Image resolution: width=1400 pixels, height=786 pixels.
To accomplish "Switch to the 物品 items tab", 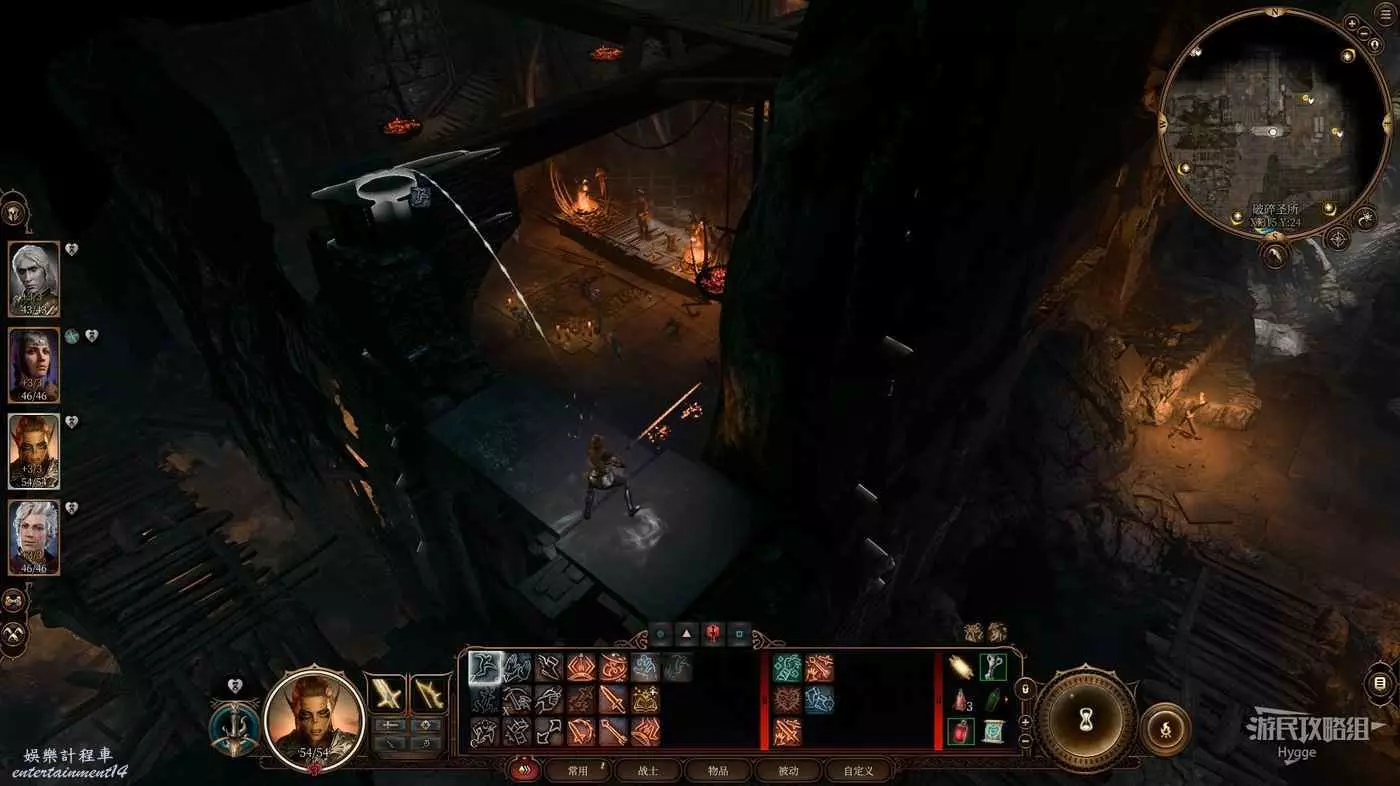I will [x=718, y=770].
